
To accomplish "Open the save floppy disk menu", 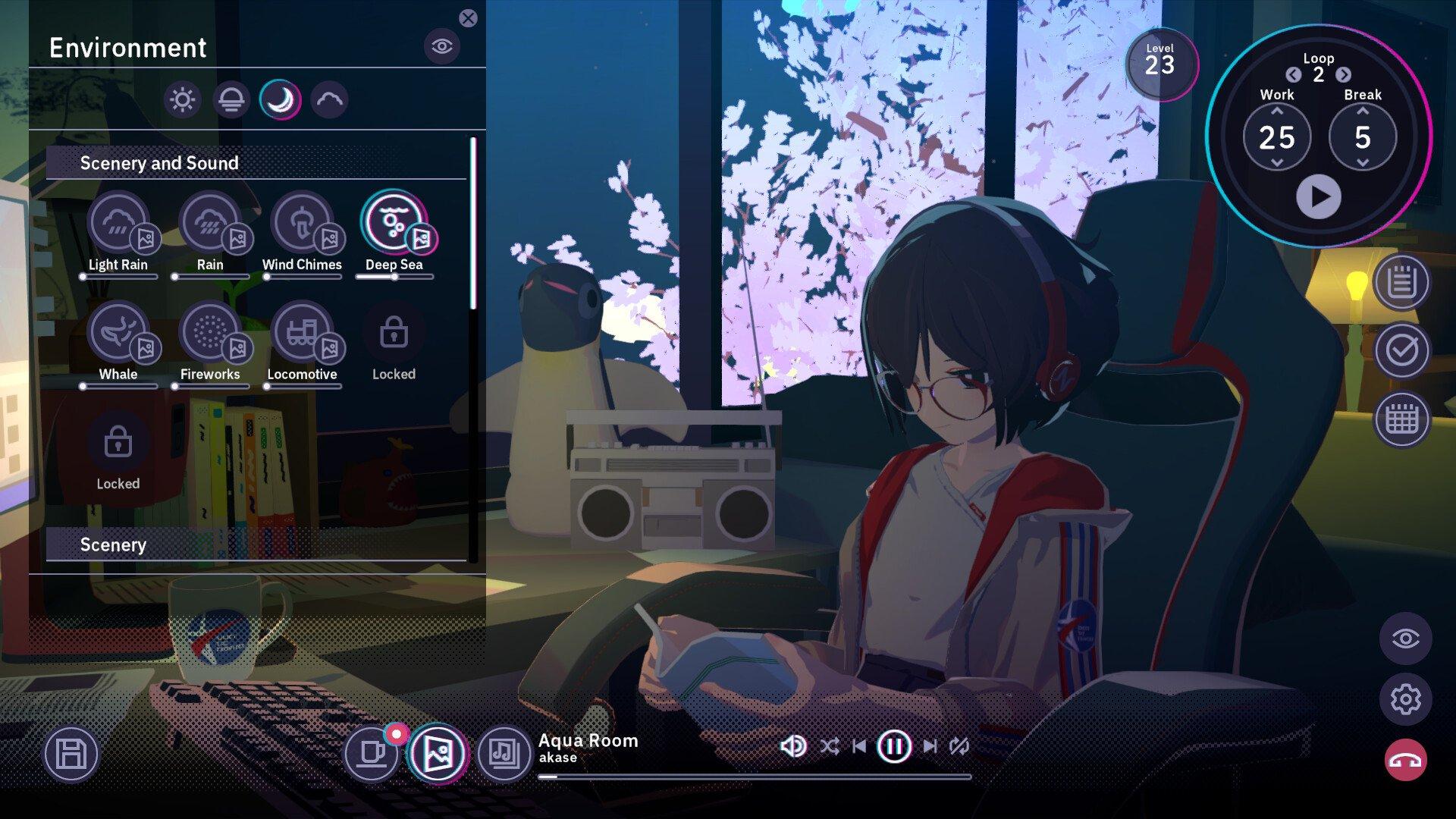I will (x=71, y=754).
